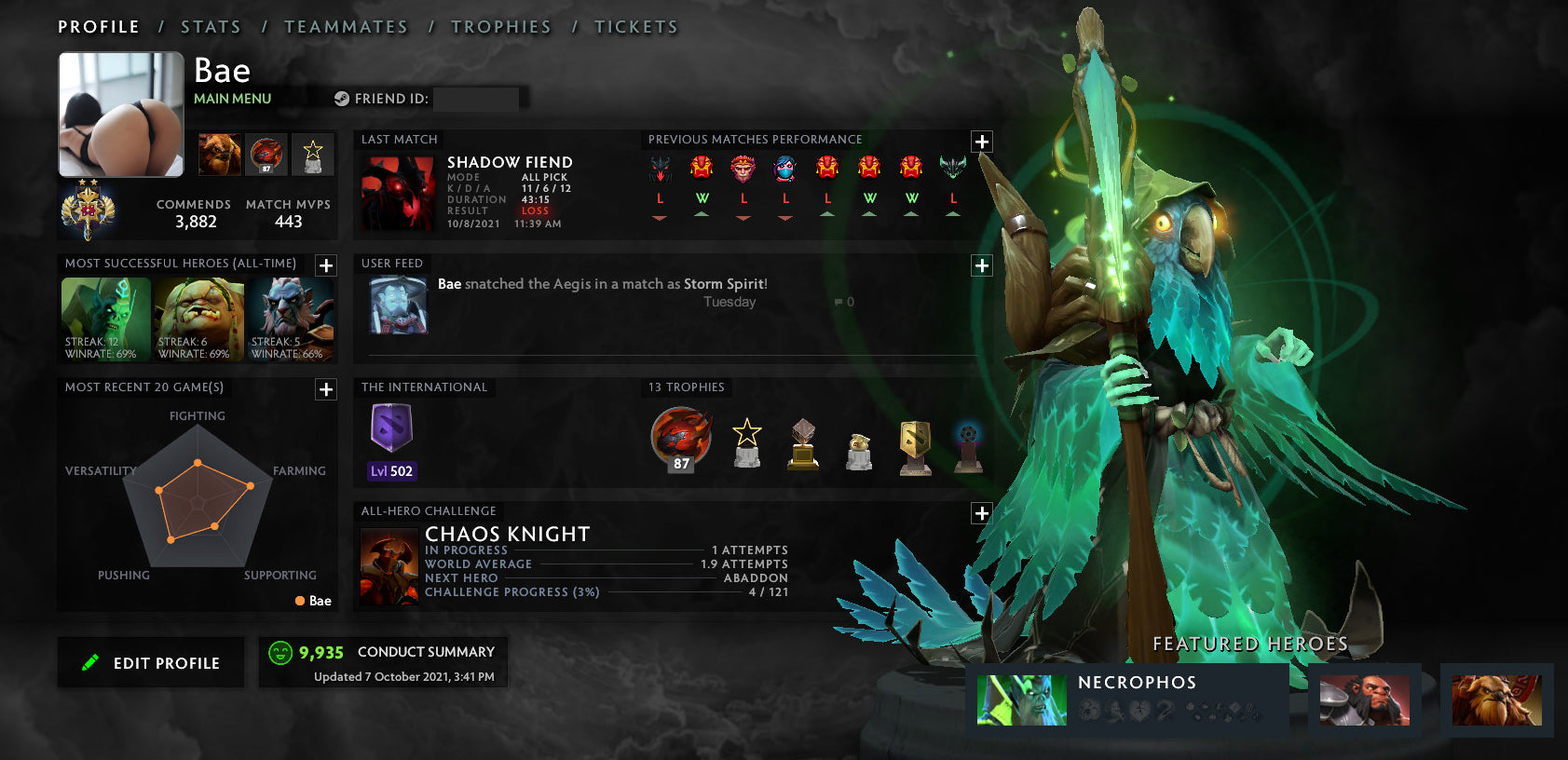Click inside the Friend ID field

476,98
